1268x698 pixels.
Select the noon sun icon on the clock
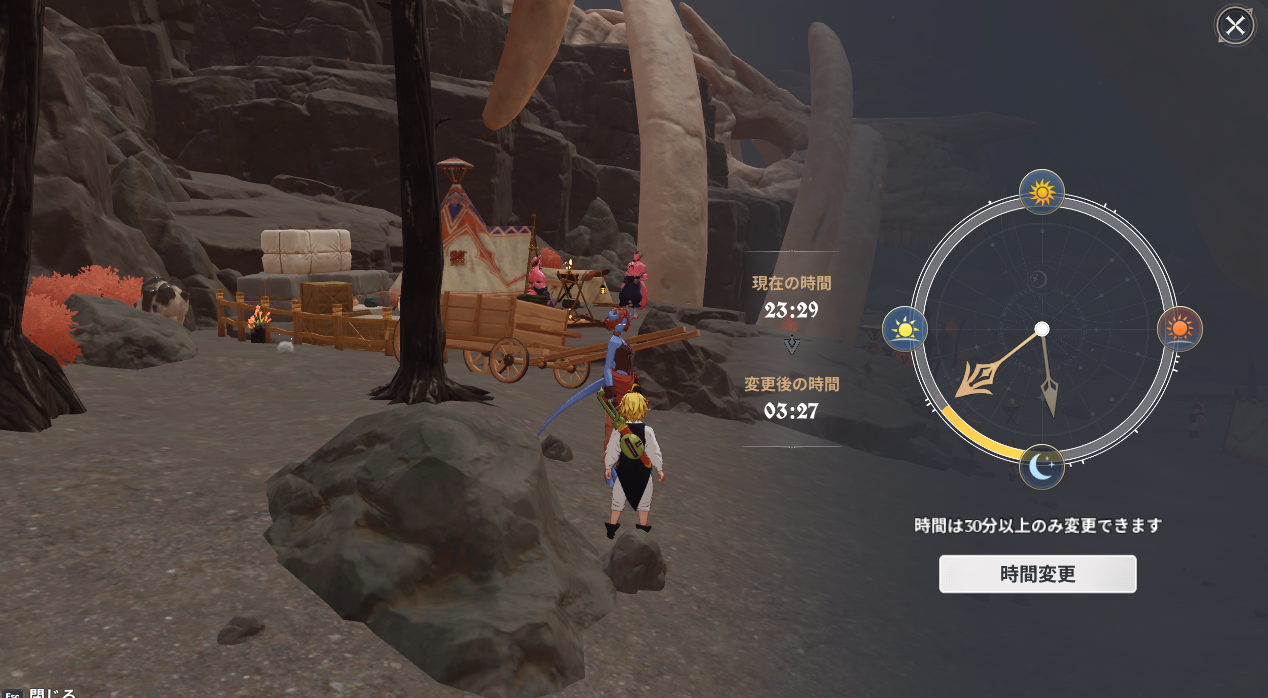click(1041, 191)
